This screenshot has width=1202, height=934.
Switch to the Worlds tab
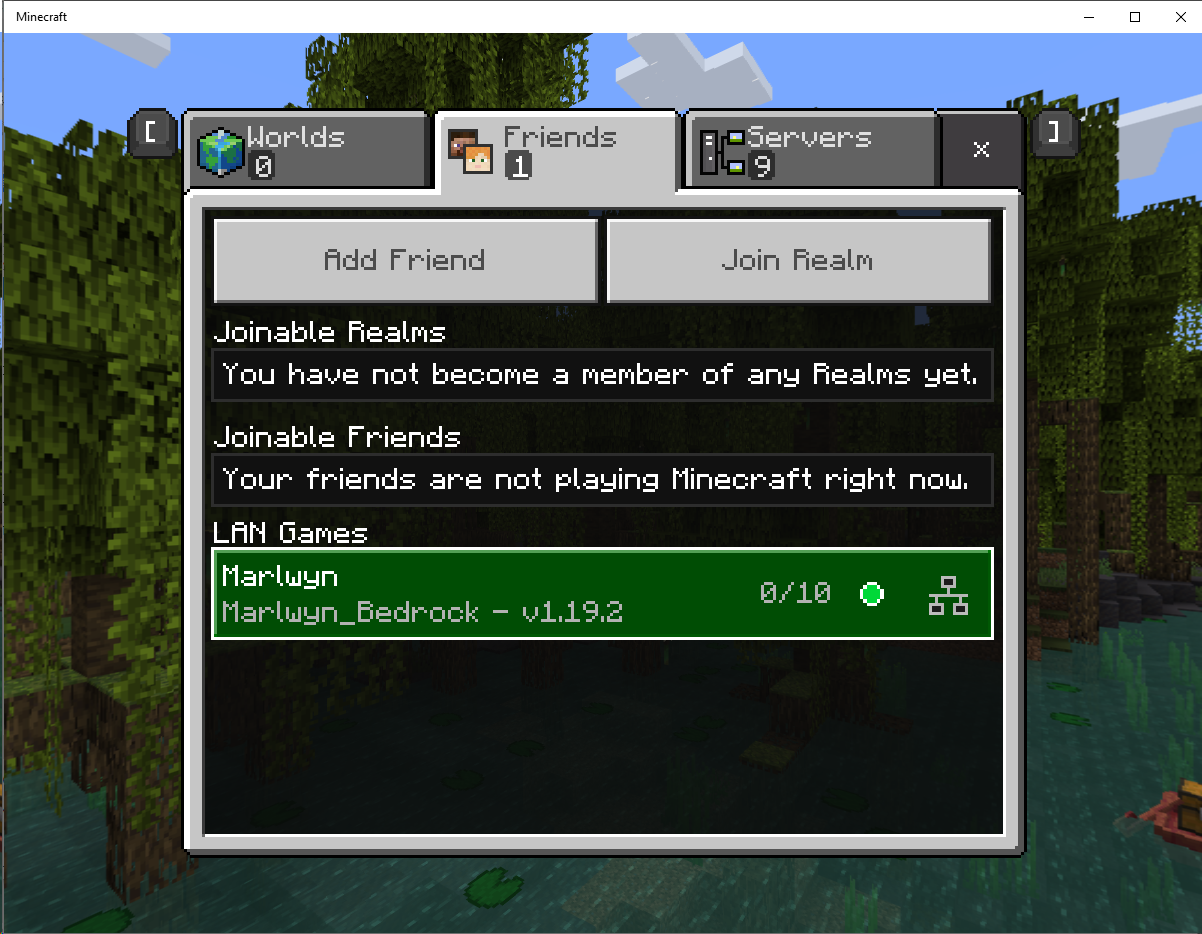click(308, 151)
